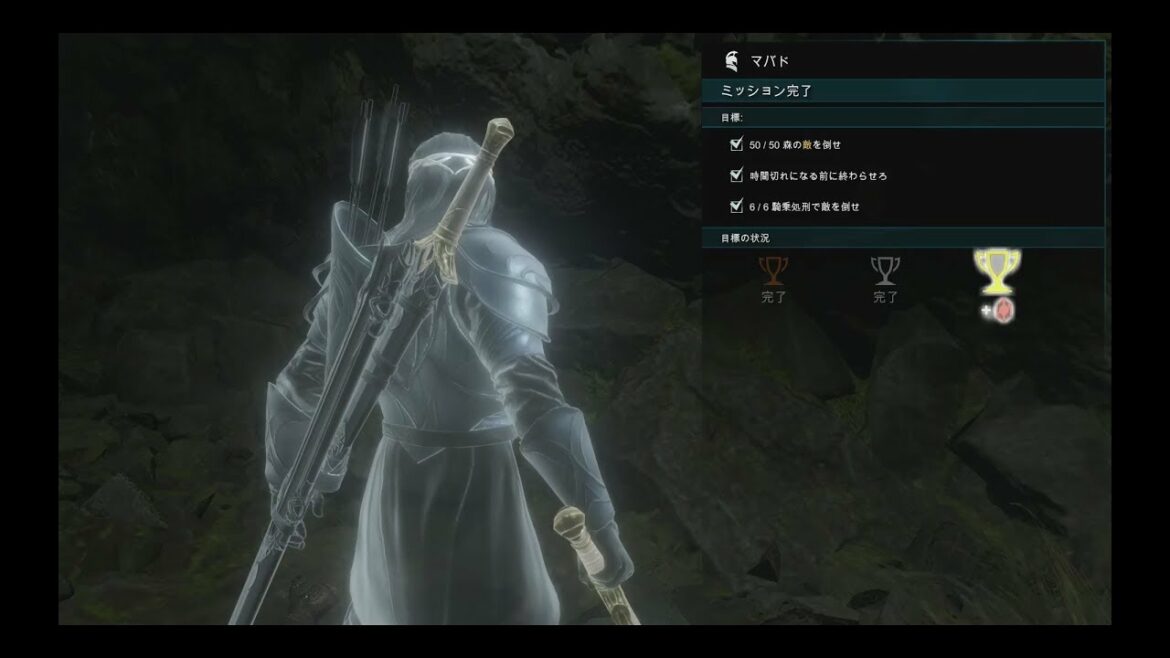Select the highlighted gold trophy
This screenshot has width=1170, height=658.
[996, 272]
